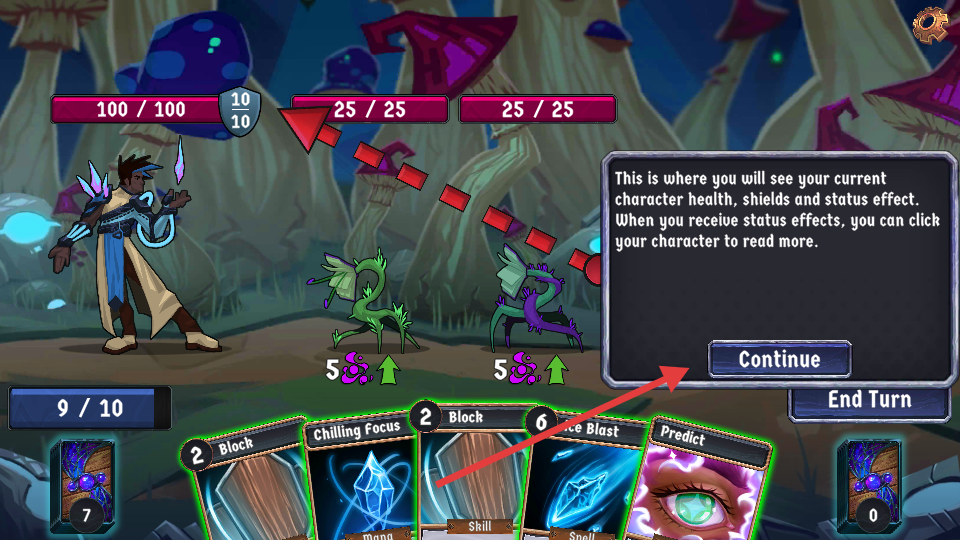Image resolution: width=960 pixels, height=540 pixels.
Task: Continue past the tutorial message
Action: pos(779,359)
